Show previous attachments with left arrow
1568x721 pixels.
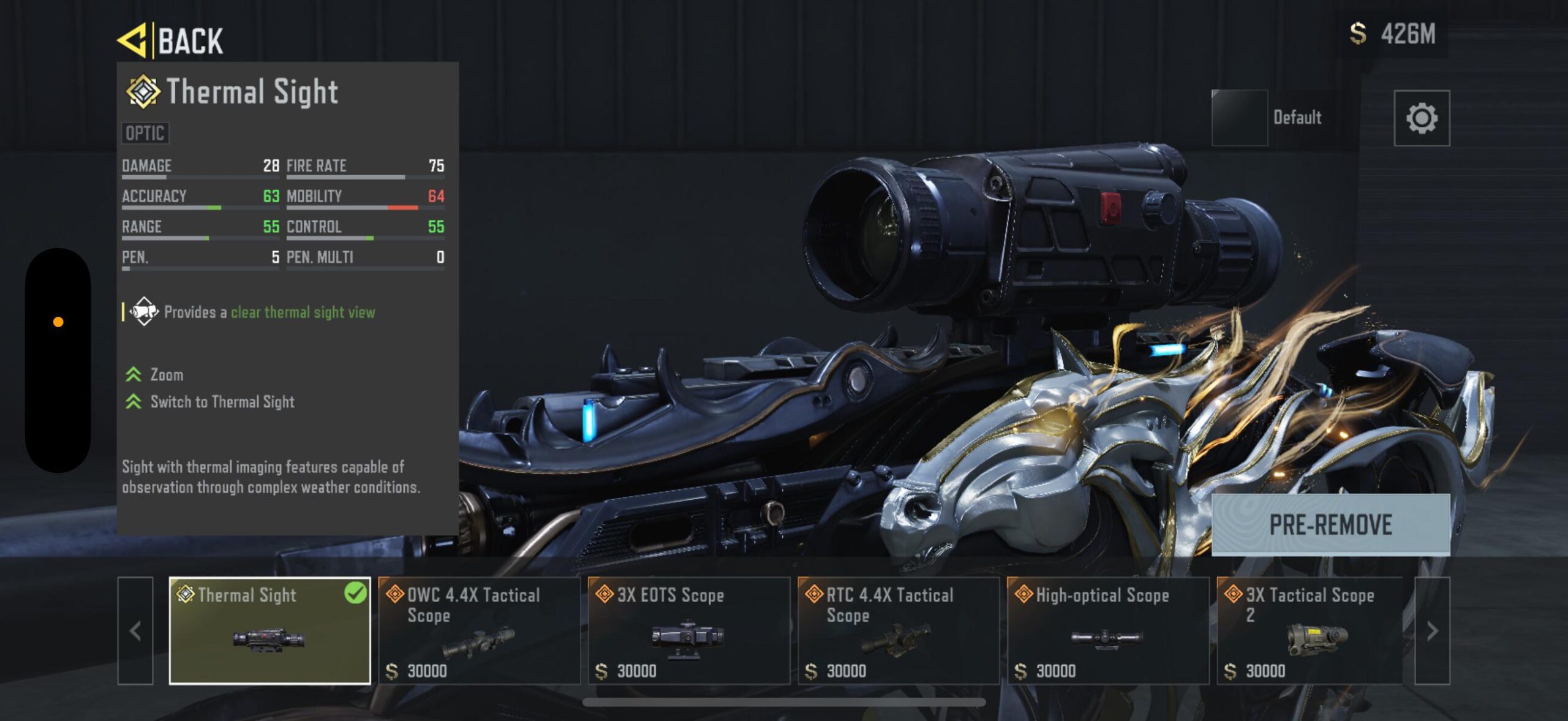[x=135, y=630]
